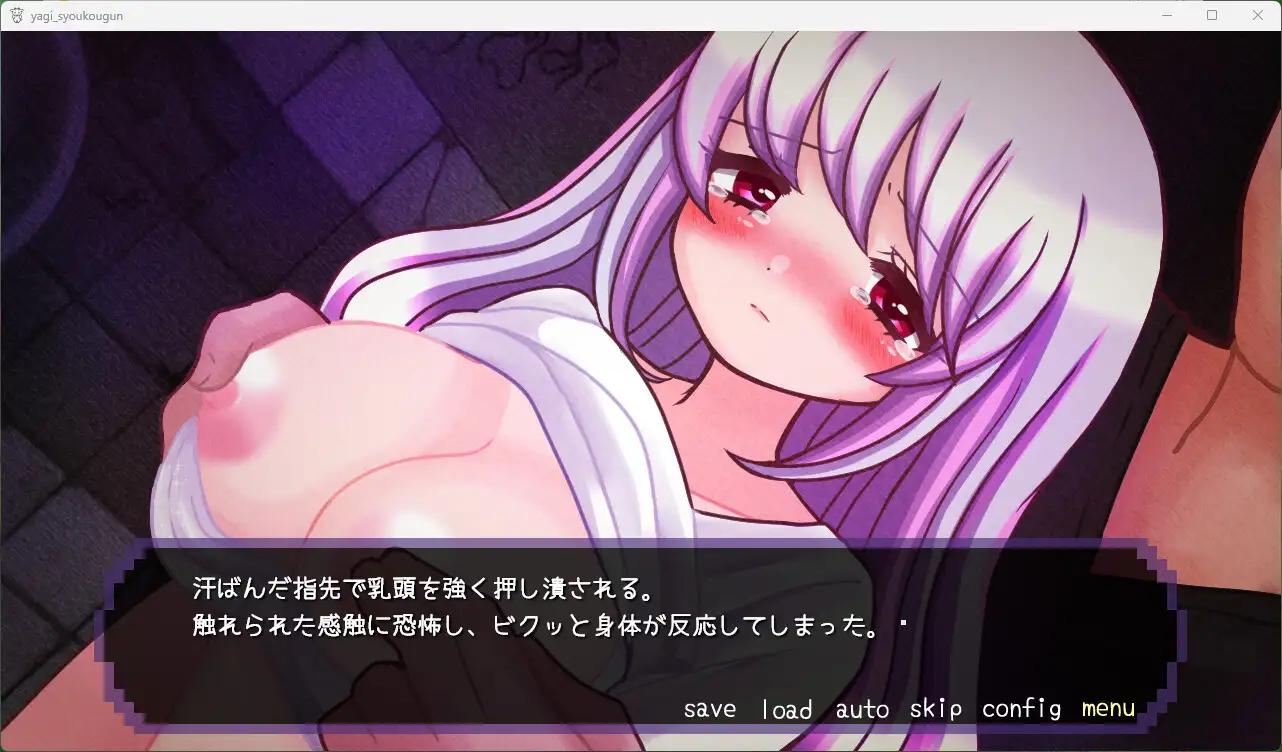The image size is (1282, 752).
Task: Minimize the game window
Action: (1166, 15)
